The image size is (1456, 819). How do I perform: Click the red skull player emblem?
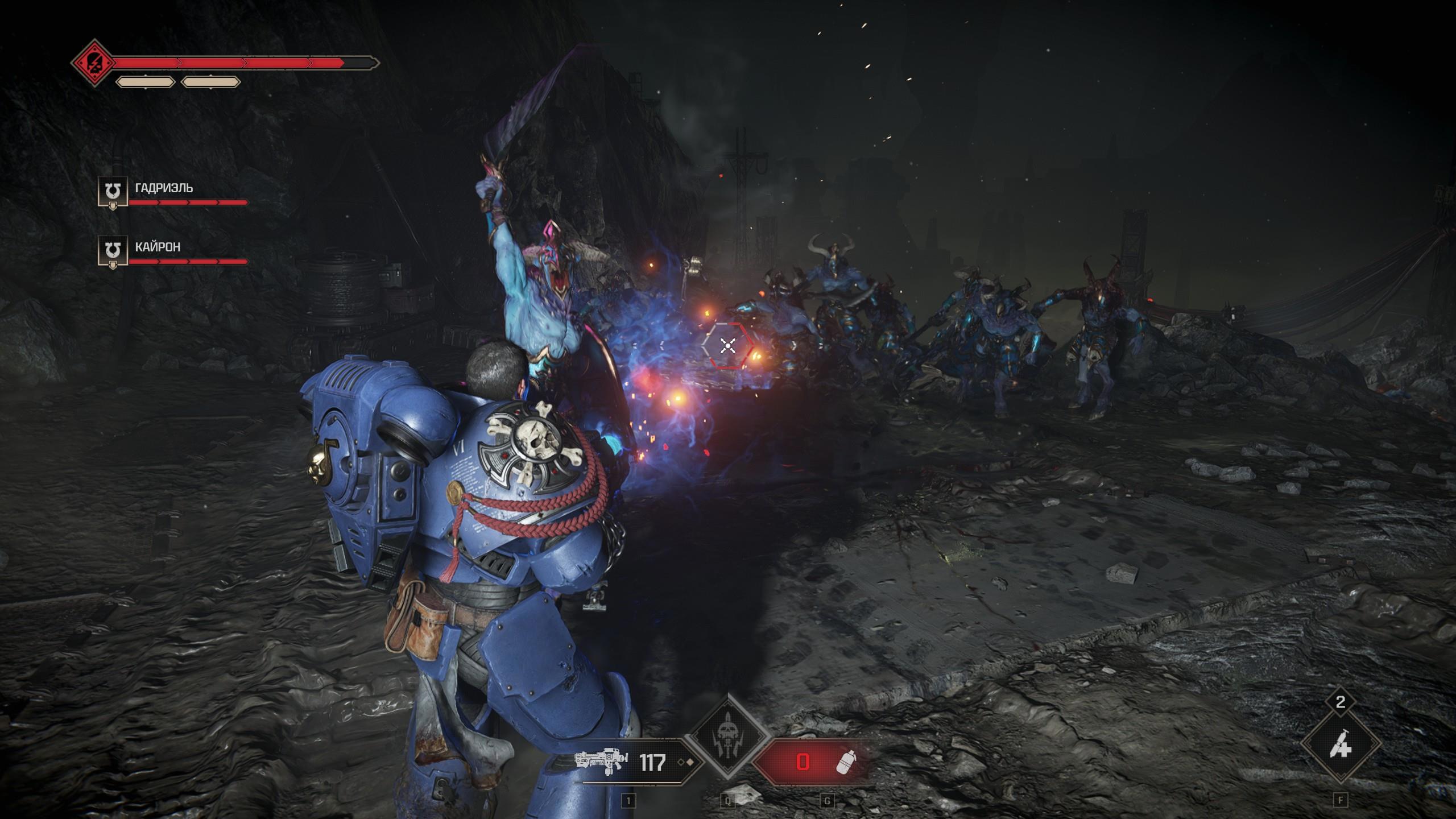click(x=92, y=63)
